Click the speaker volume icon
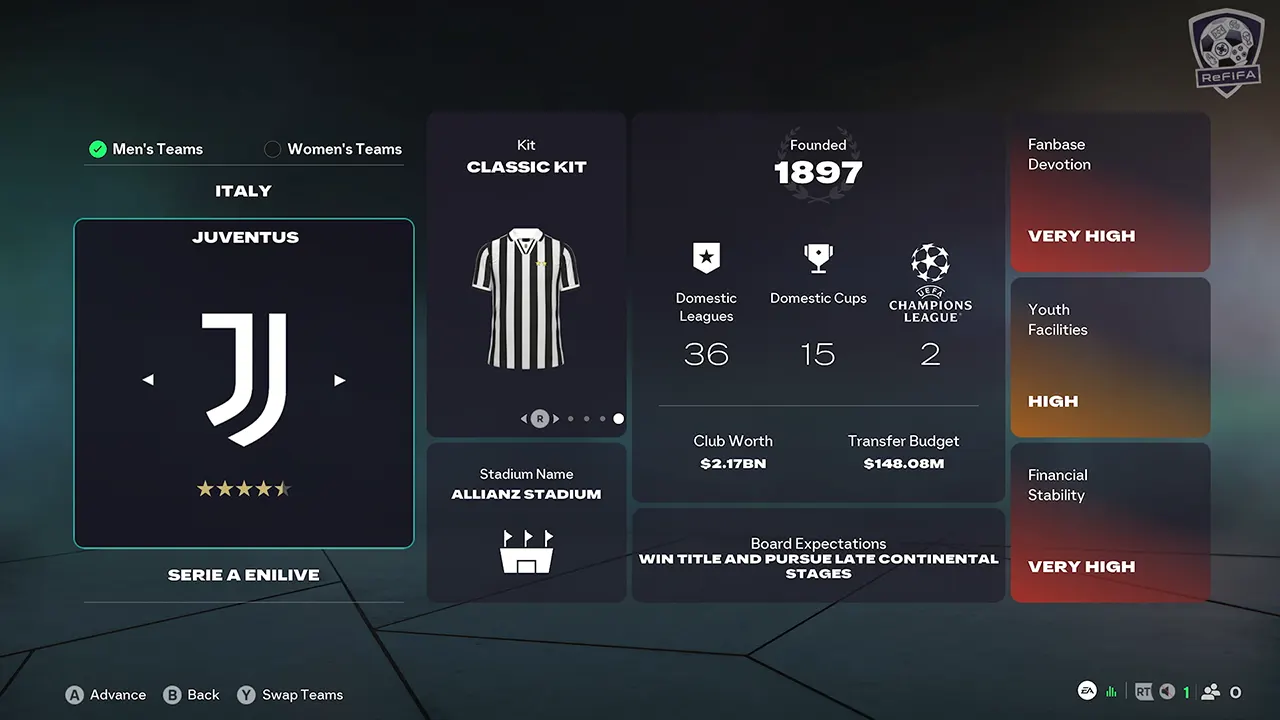The image size is (1280, 720). pos(1166,692)
